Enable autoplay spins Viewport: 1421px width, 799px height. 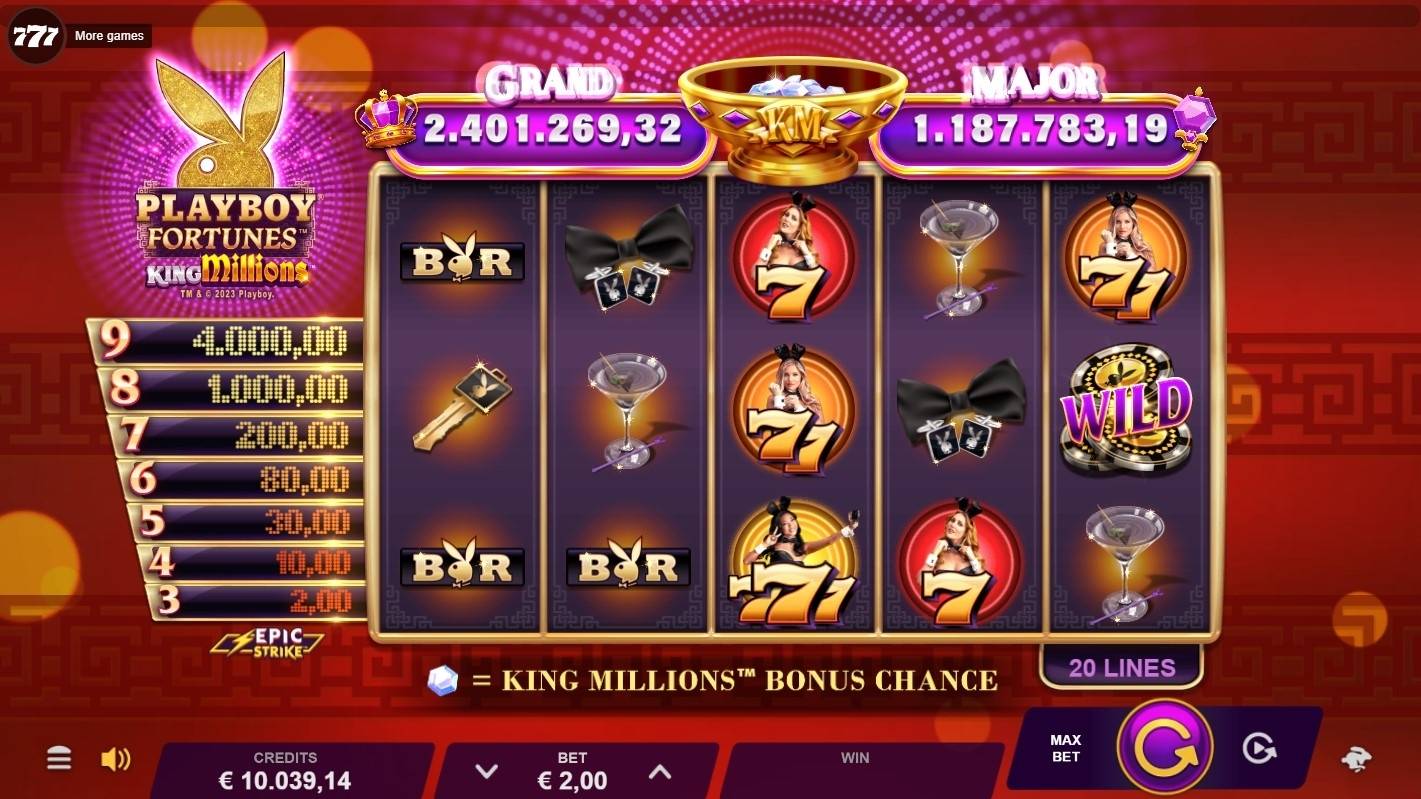1262,745
